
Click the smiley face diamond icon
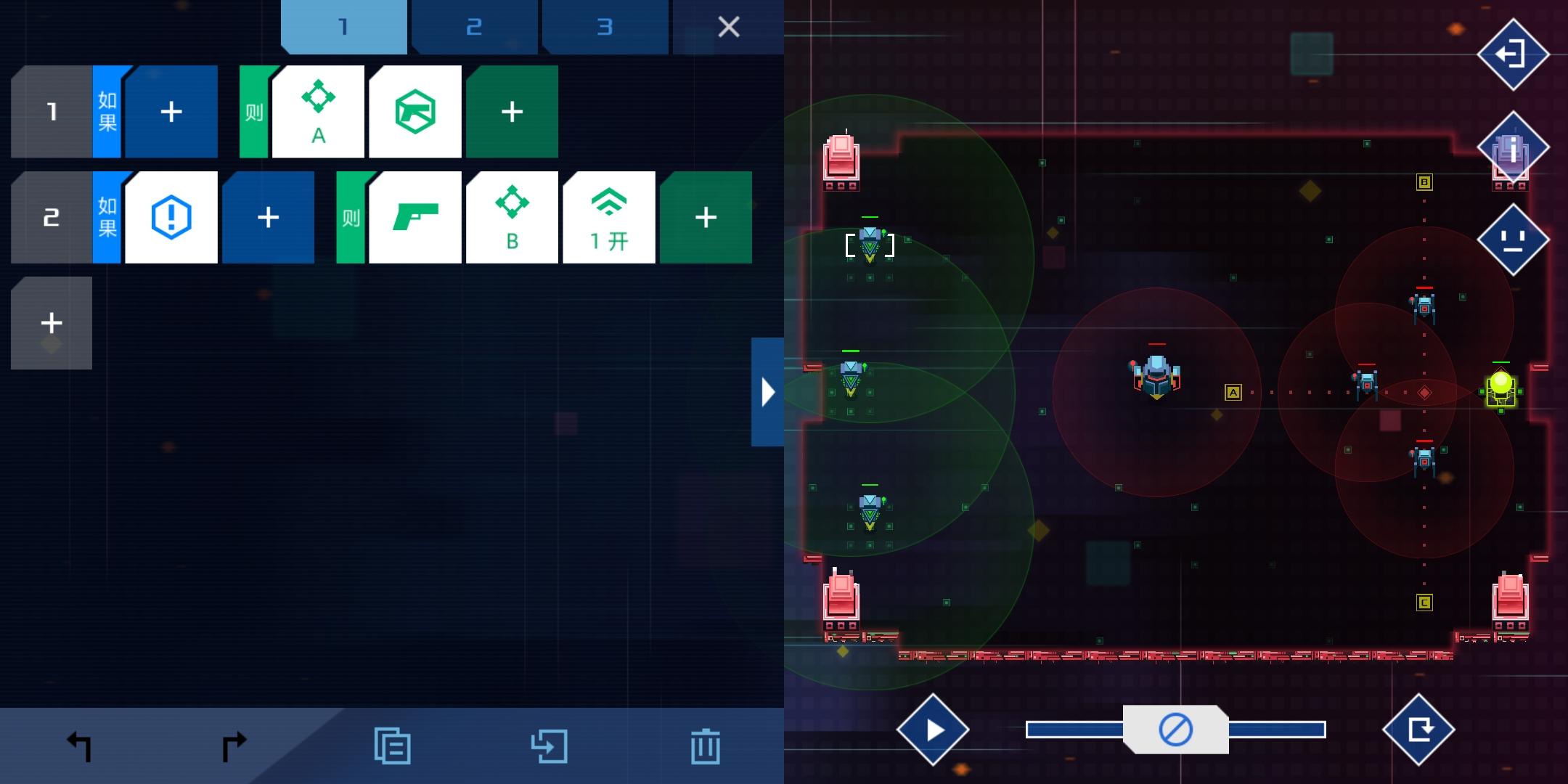coord(1512,240)
